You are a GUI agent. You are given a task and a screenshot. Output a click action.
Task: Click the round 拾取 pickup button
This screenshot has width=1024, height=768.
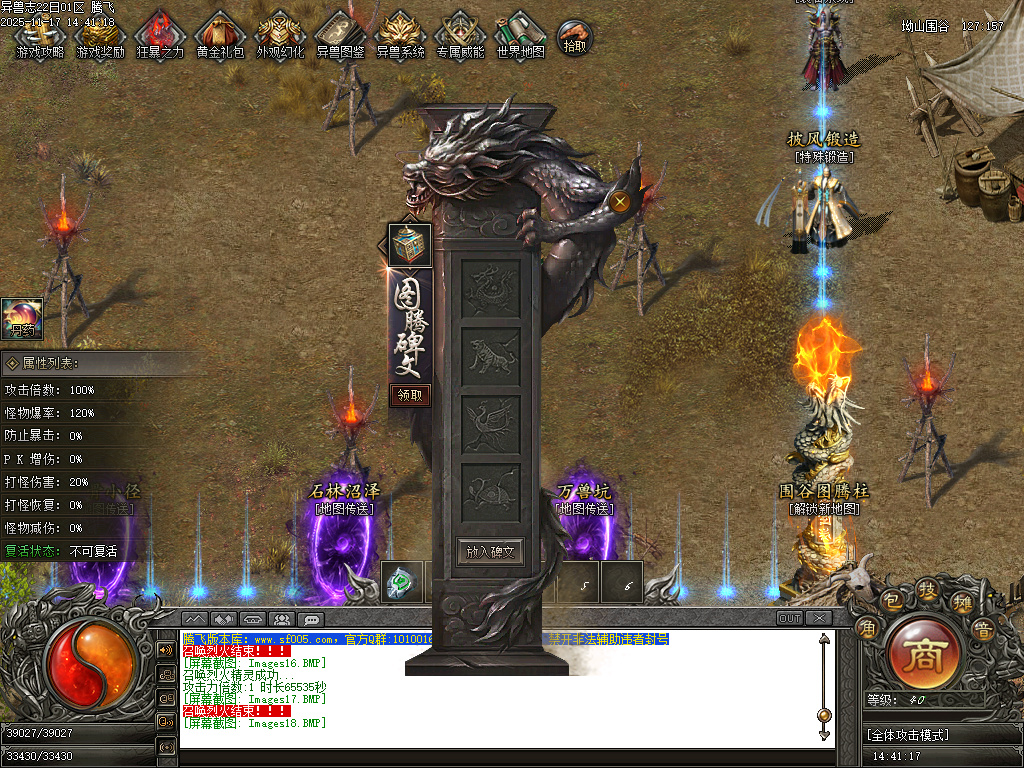574,37
